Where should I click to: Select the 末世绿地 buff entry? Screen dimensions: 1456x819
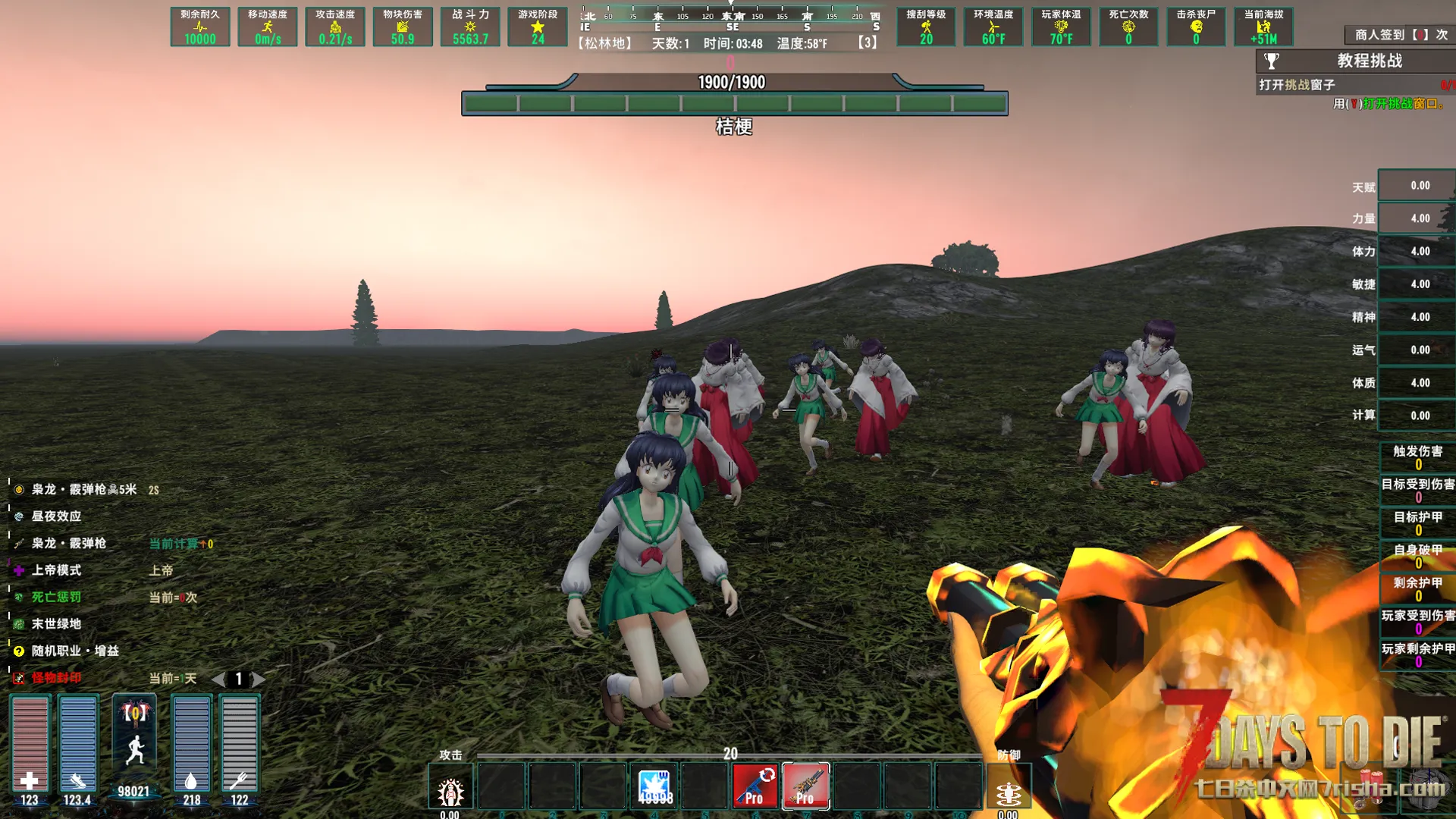pyautogui.click(x=55, y=624)
